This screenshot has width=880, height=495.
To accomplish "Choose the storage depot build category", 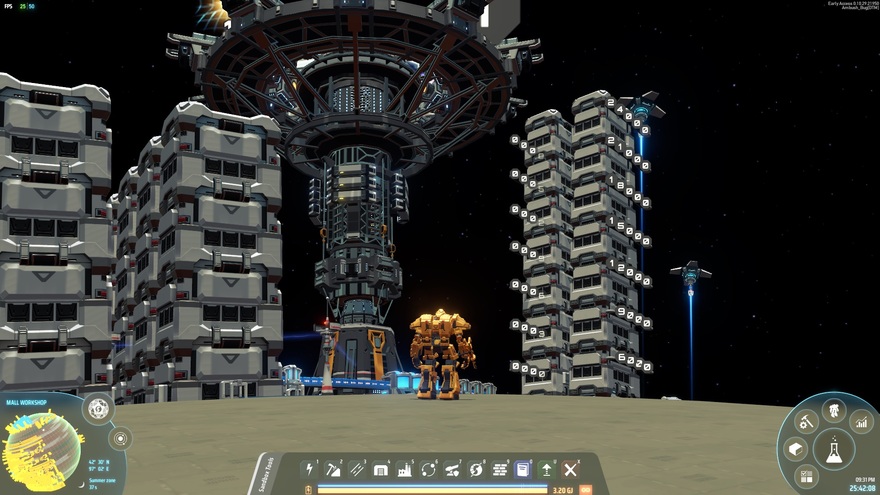I will coord(381,469).
